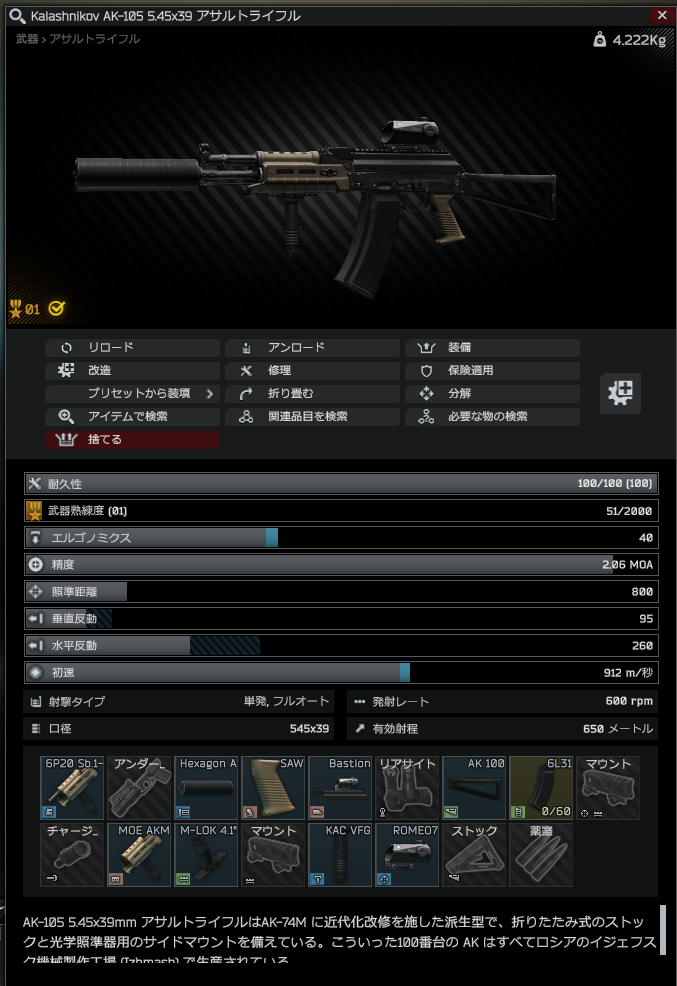This screenshot has height=986, width=677.
Task: Open the 改造 weapon modding option
Action: pyautogui.click(x=132, y=371)
